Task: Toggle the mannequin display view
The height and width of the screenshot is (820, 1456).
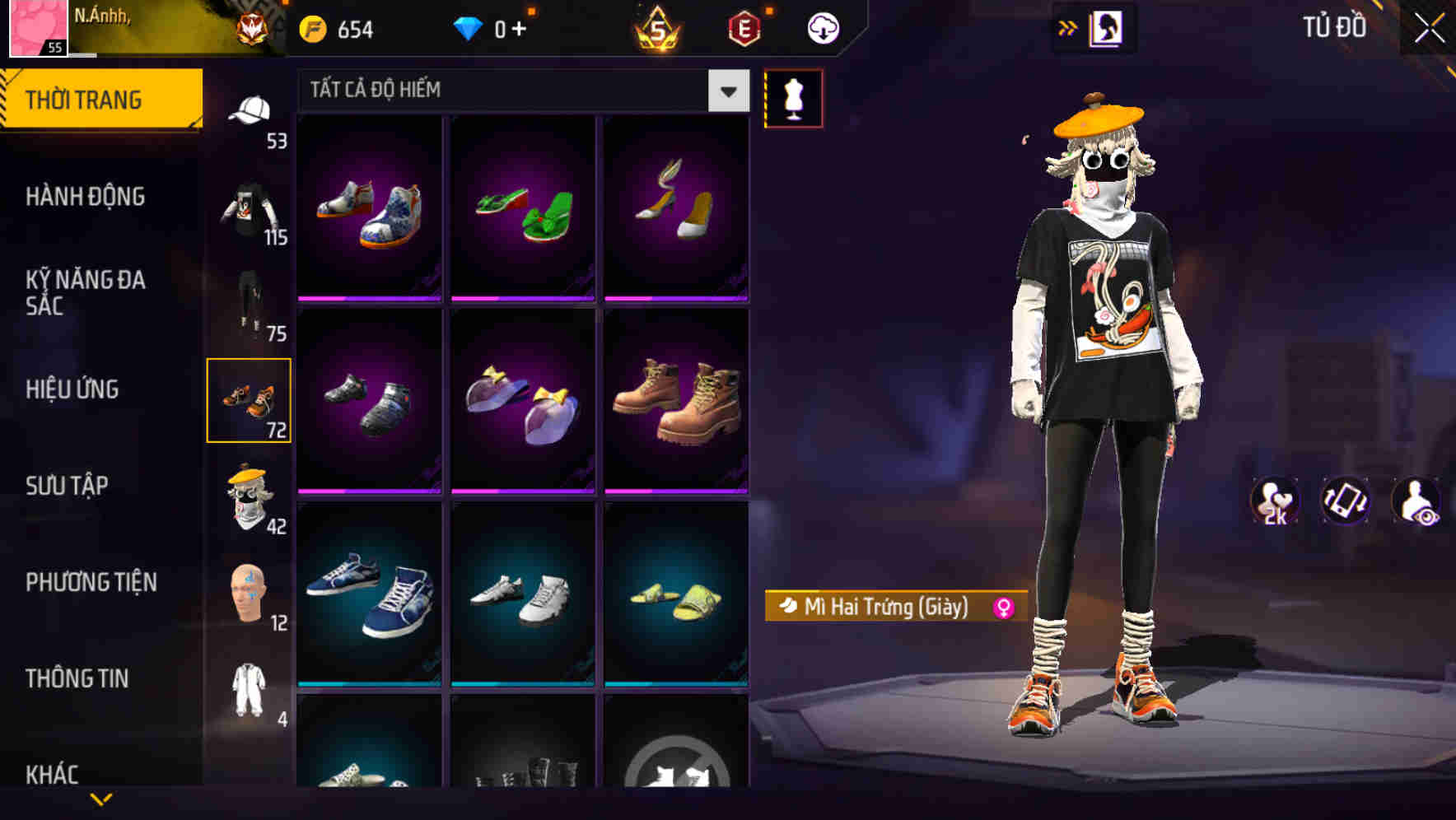Action: pos(793,97)
